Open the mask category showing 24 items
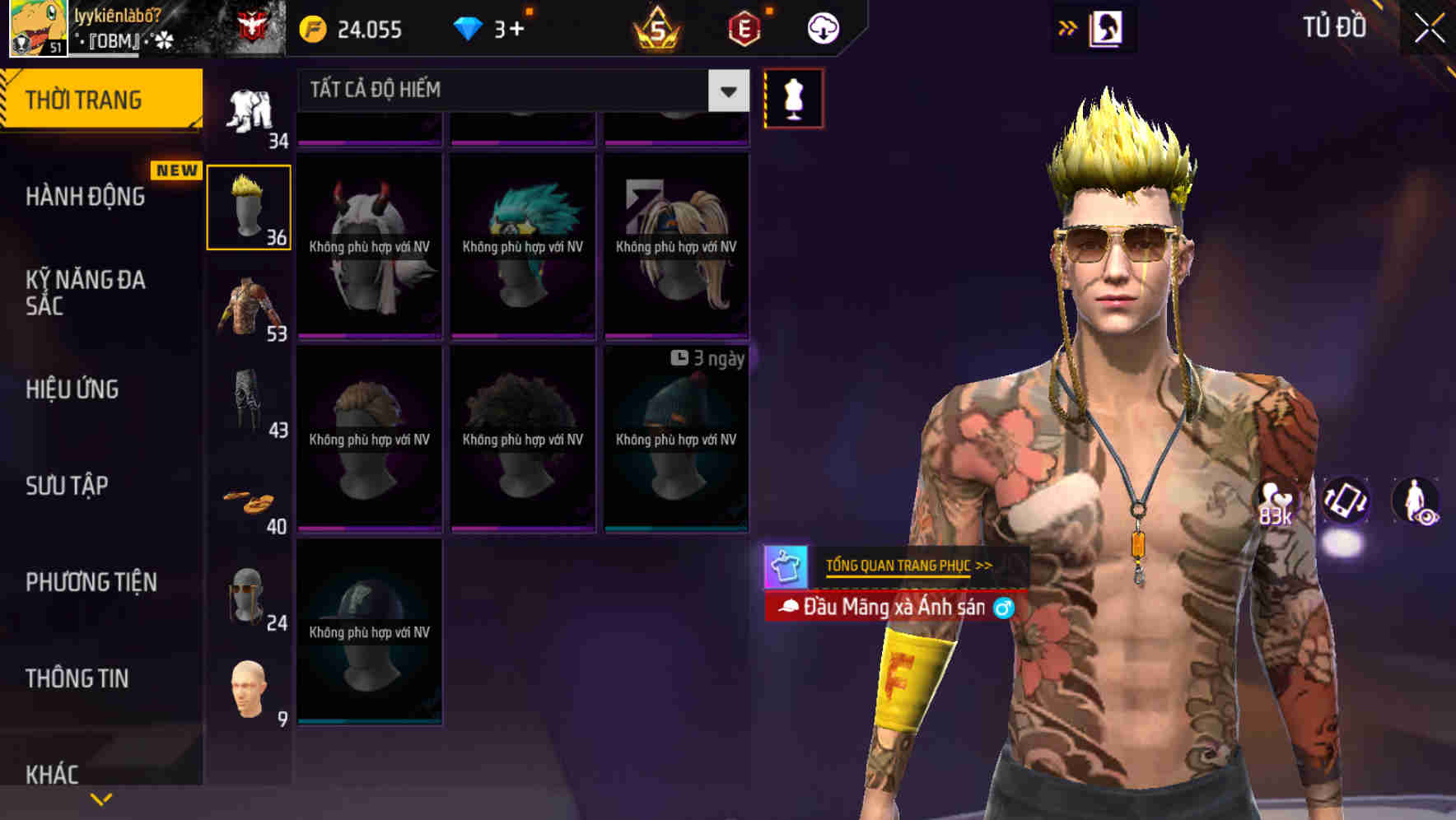The height and width of the screenshot is (820, 1456). coord(250,593)
